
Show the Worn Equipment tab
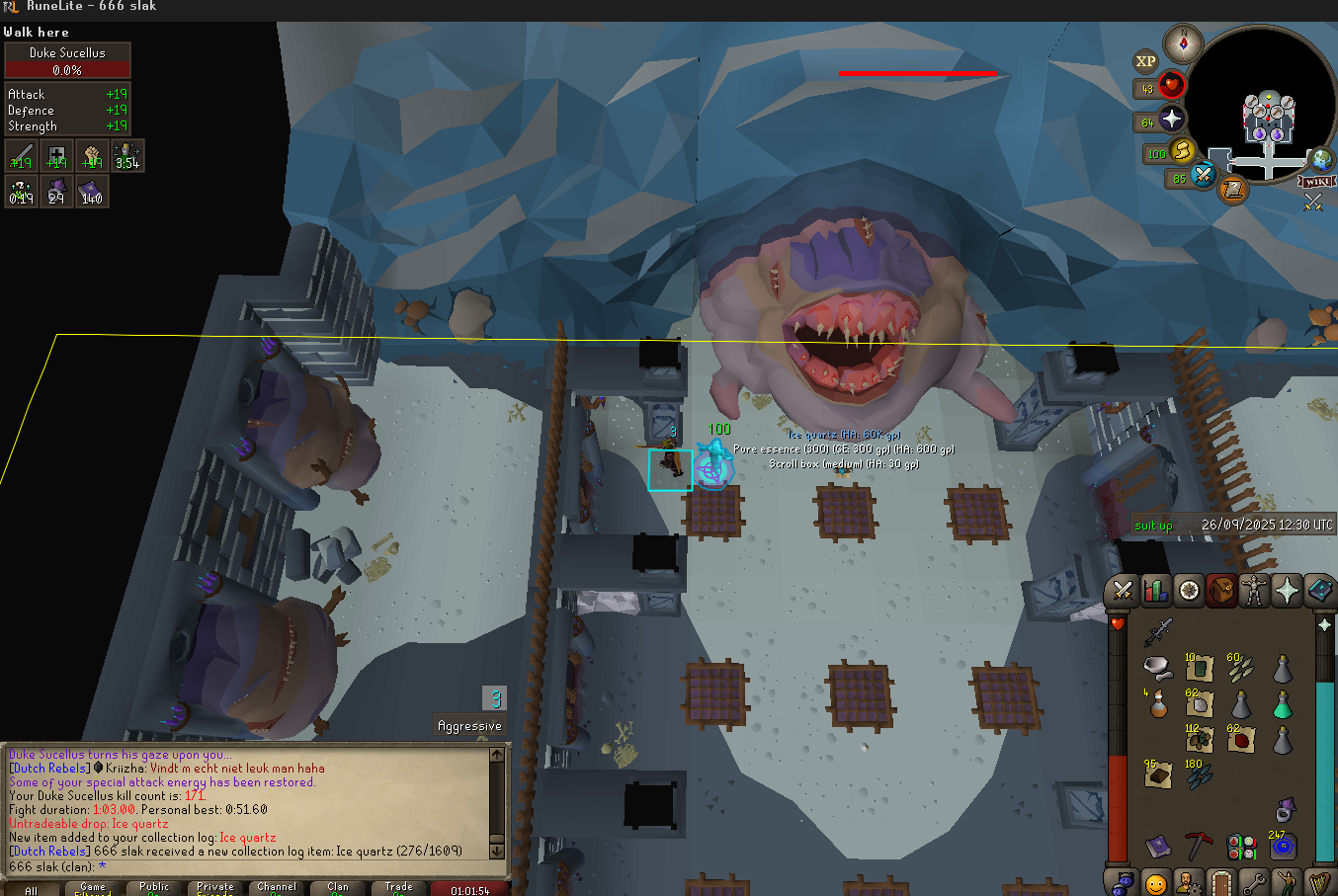tap(1254, 591)
